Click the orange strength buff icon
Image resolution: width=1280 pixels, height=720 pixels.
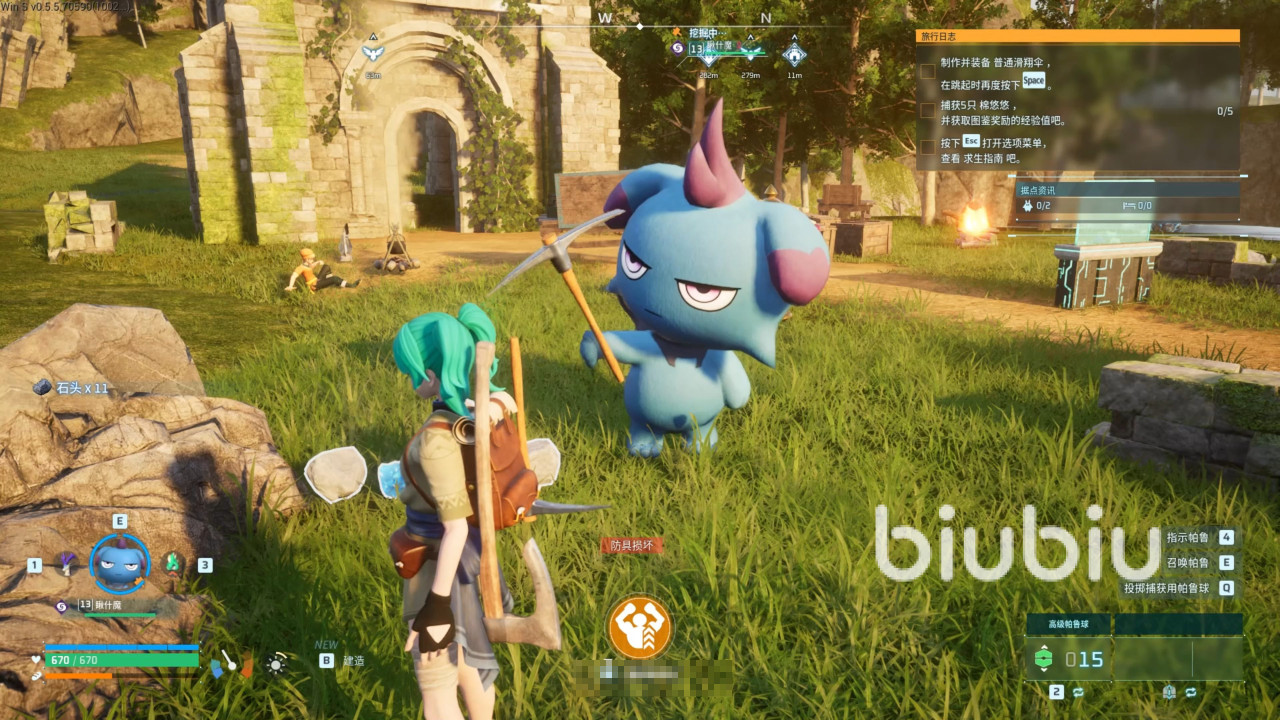click(640, 627)
